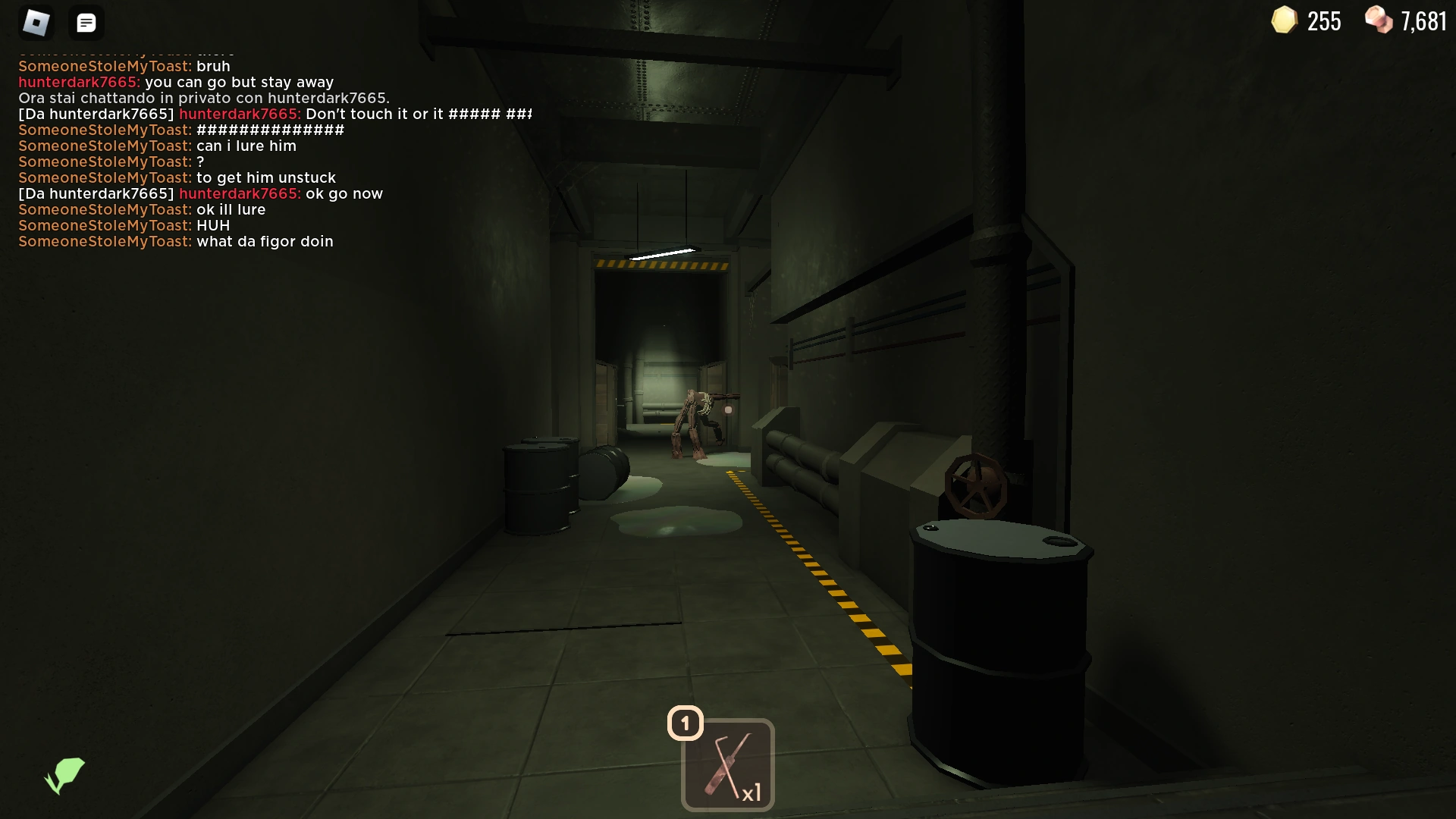The height and width of the screenshot is (819, 1456).
Task: Click the x1 quantity label on lockpick
Action: (x=752, y=794)
